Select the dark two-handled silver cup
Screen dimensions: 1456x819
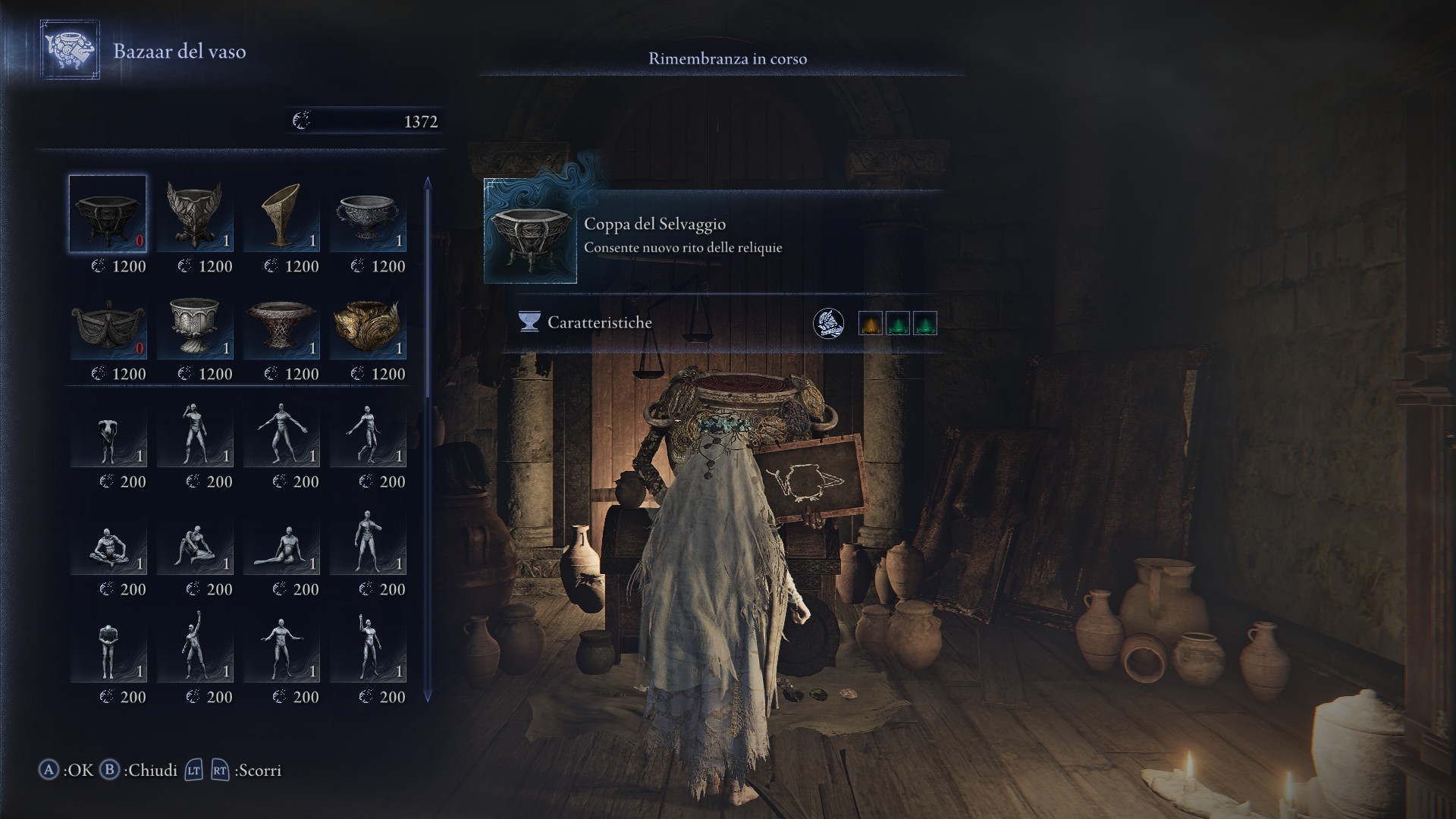367,214
